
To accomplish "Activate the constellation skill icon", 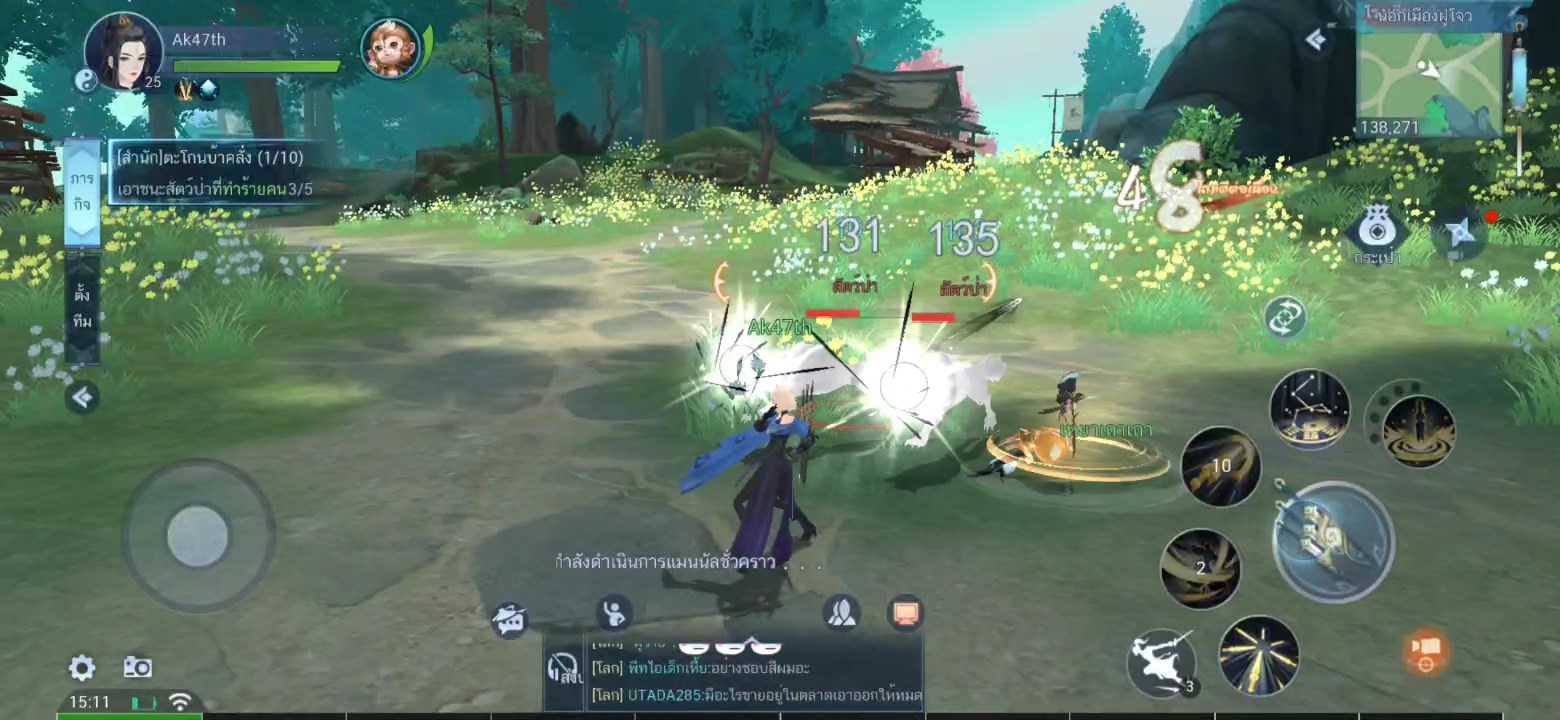I will pos(1309,409).
